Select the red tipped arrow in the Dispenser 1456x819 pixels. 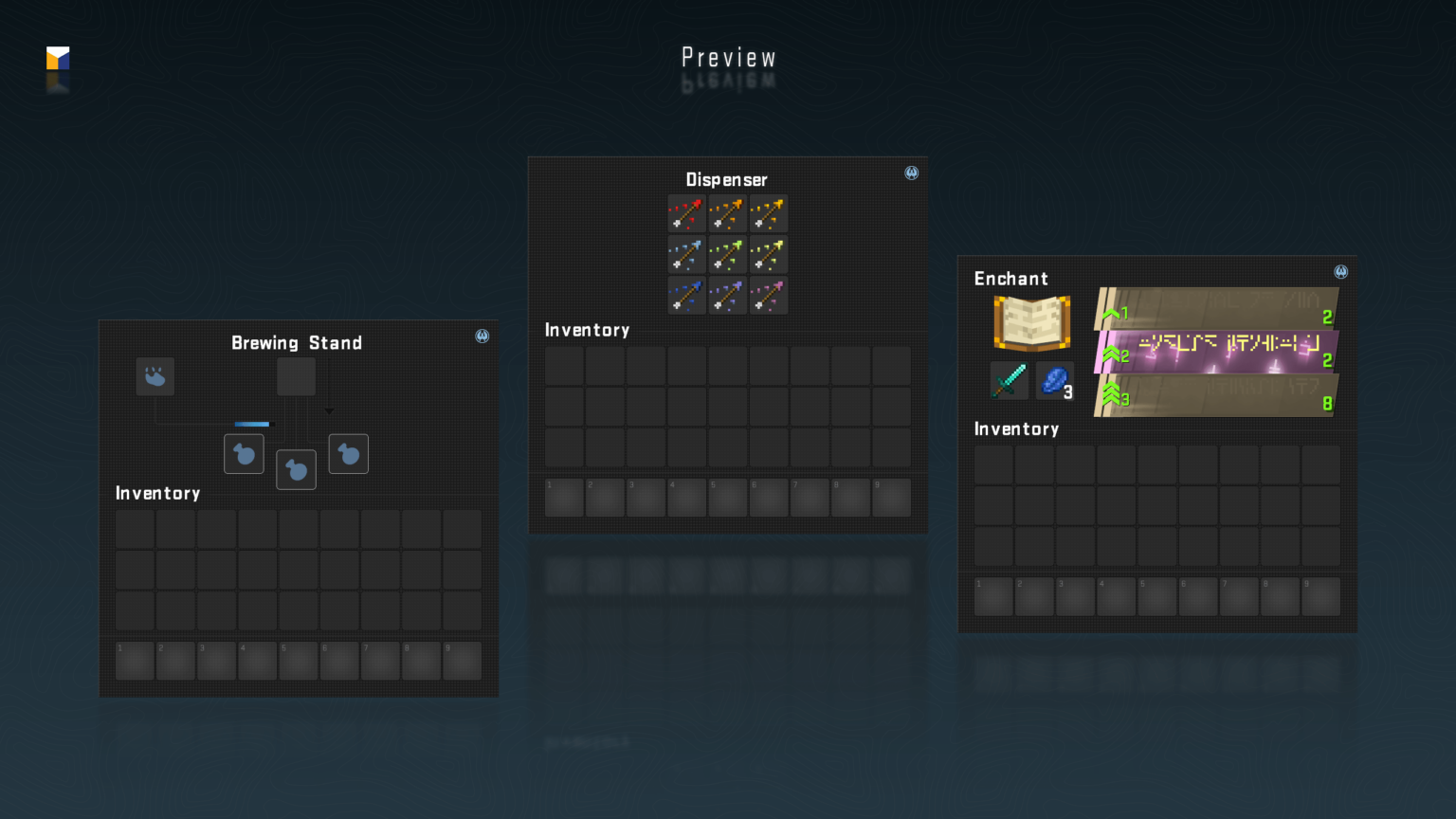click(686, 214)
